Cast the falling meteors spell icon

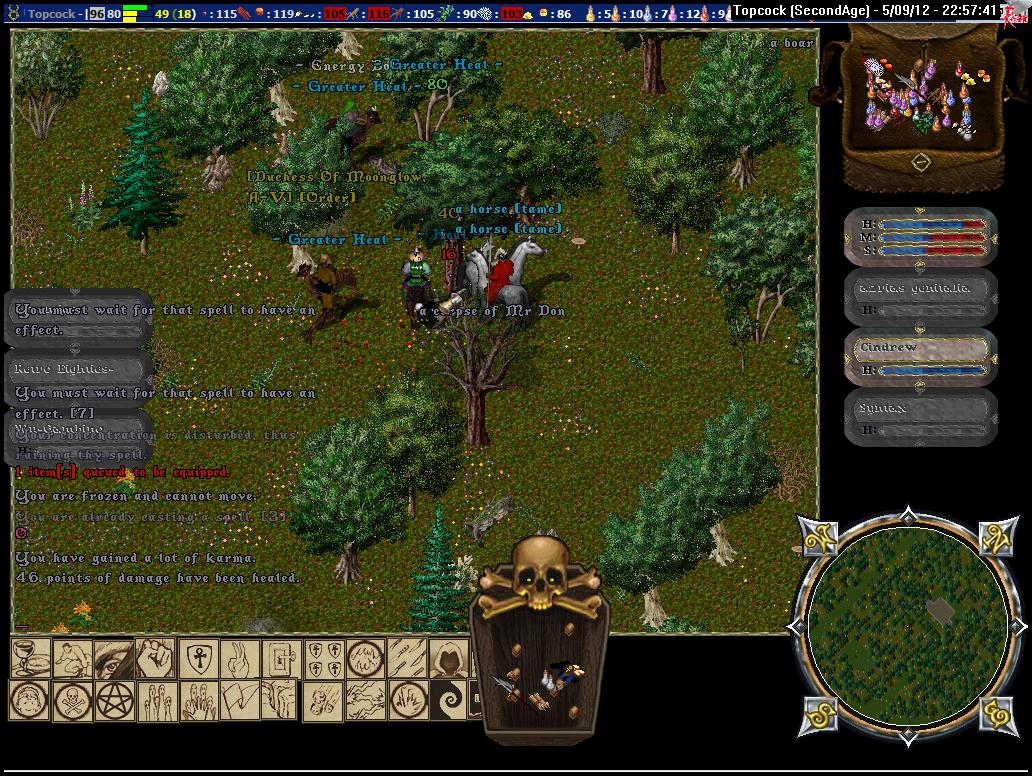click(x=323, y=700)
